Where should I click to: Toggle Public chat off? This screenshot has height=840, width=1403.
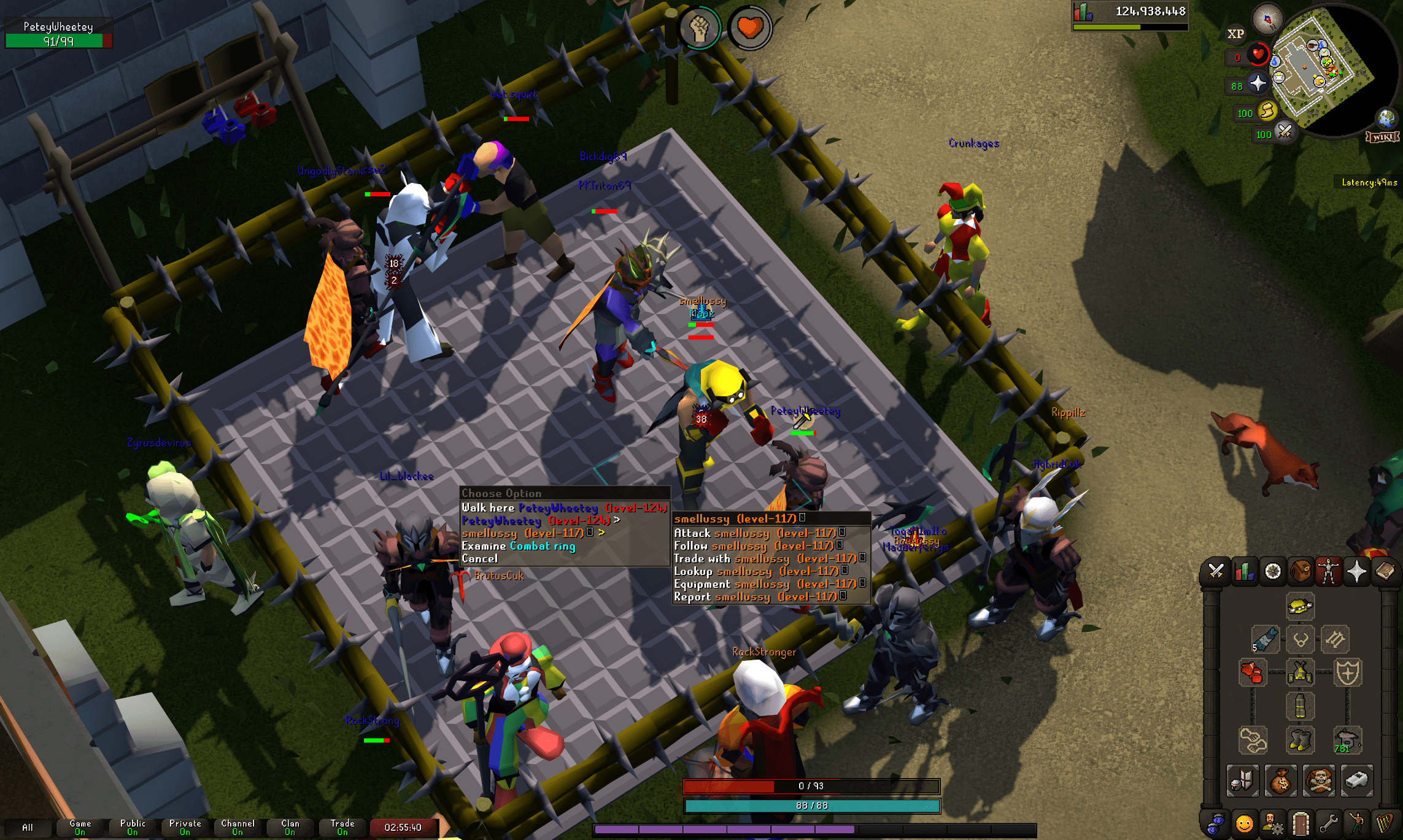[x=132, y=827]
